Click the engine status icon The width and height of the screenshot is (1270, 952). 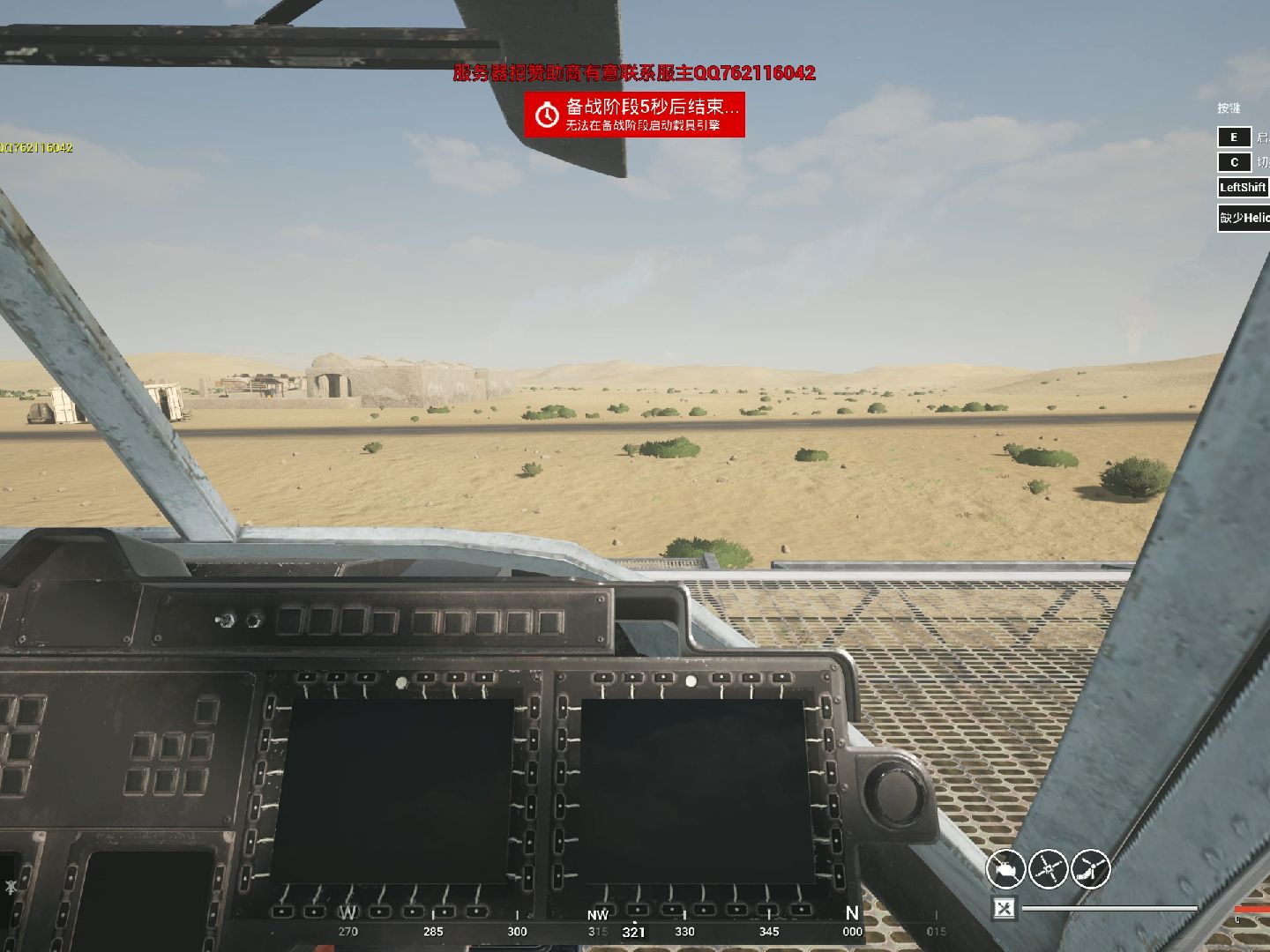tap(1005, 869)
